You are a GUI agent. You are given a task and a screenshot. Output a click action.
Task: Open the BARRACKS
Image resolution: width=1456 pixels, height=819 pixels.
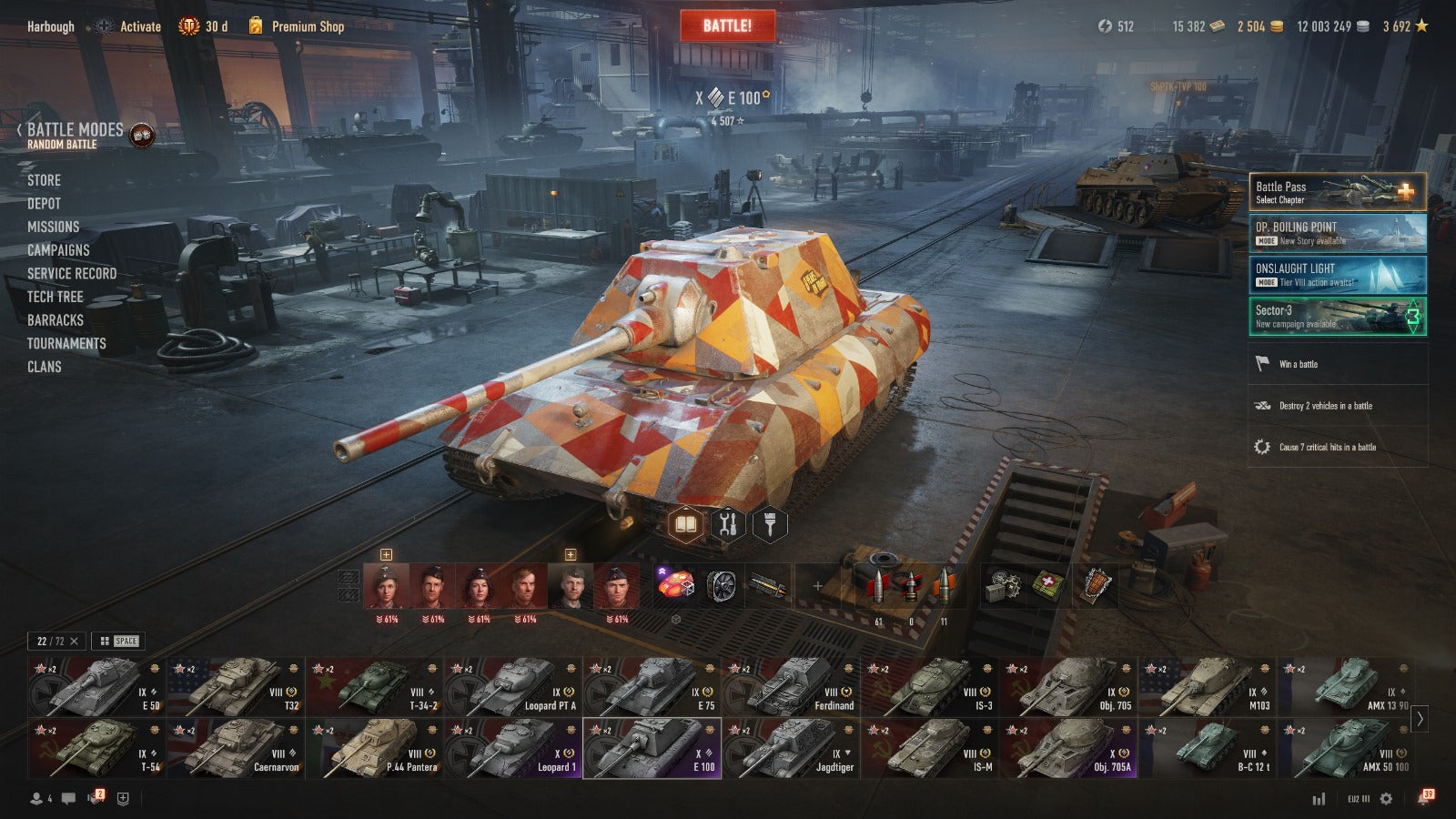(55, 320)
